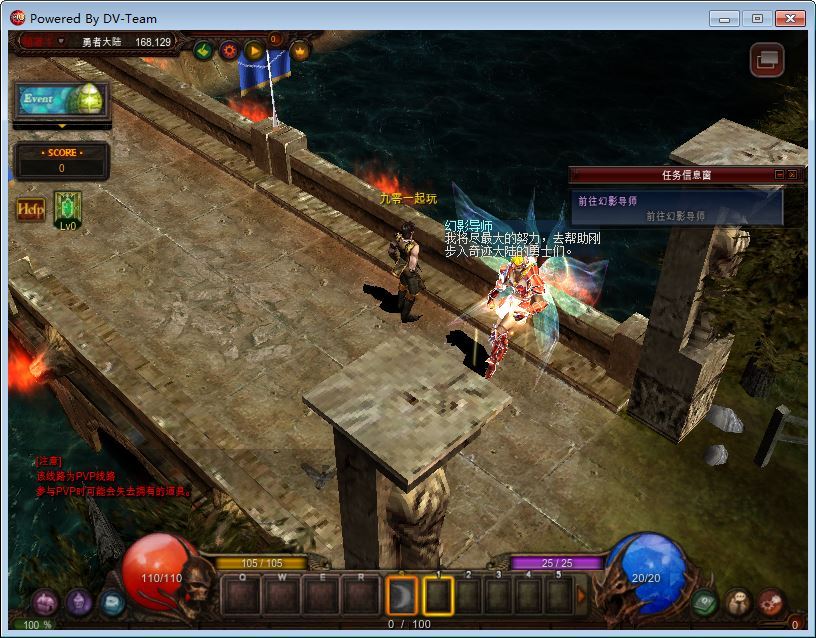
Task: Open the Event egg banner
Action: 61,100
